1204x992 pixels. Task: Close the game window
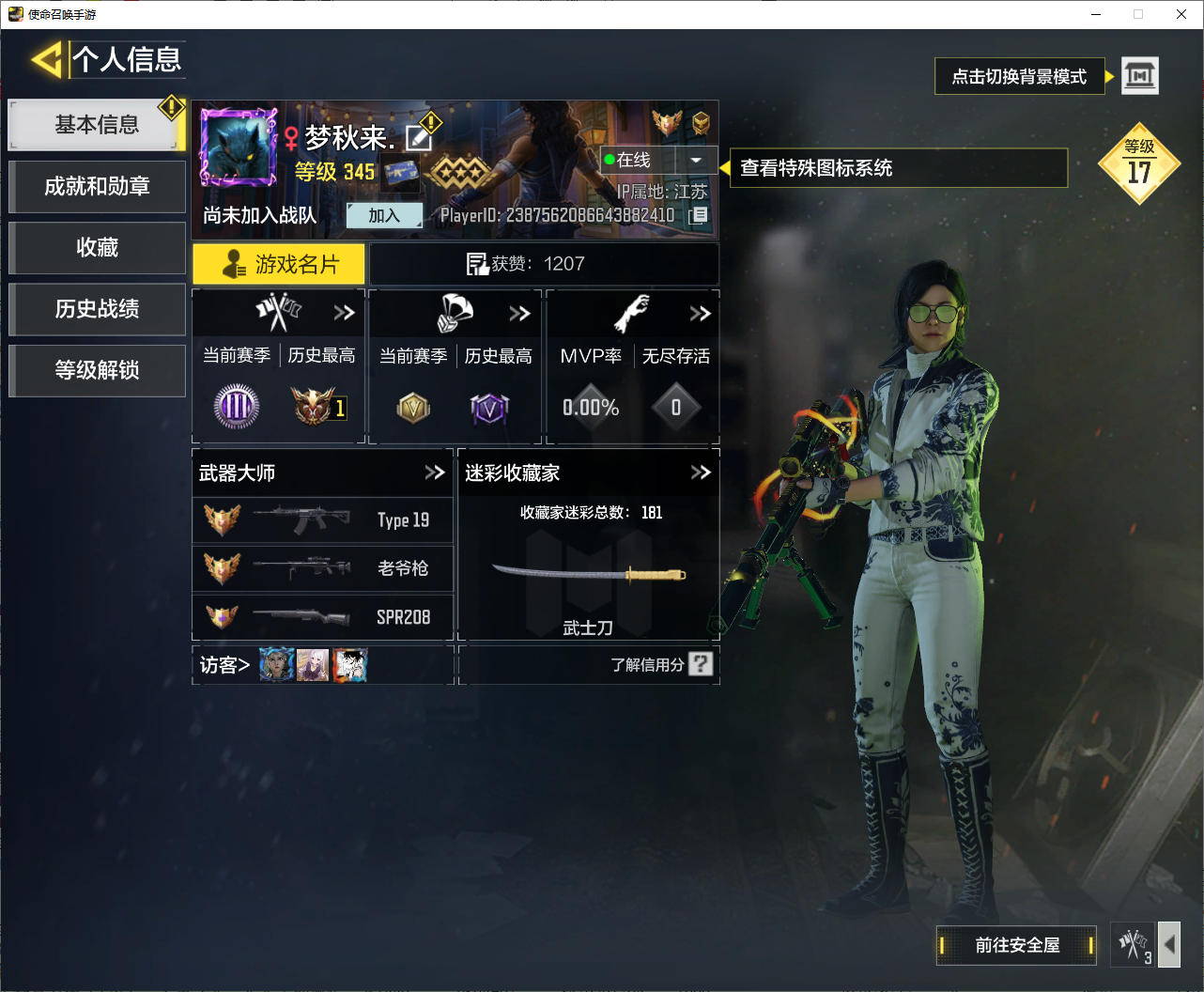(1181, 14)
